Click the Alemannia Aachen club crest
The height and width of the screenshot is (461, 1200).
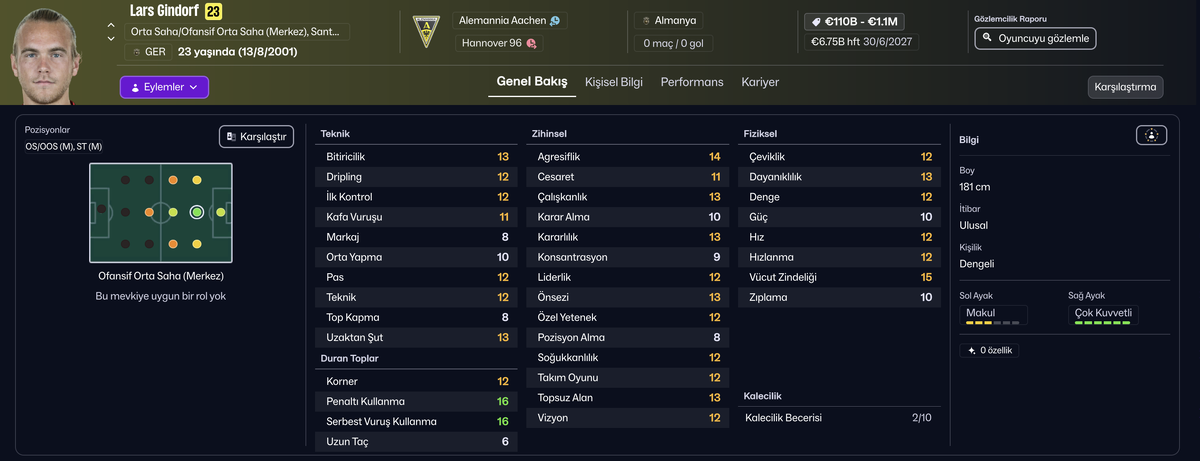(x=427, y=31)
